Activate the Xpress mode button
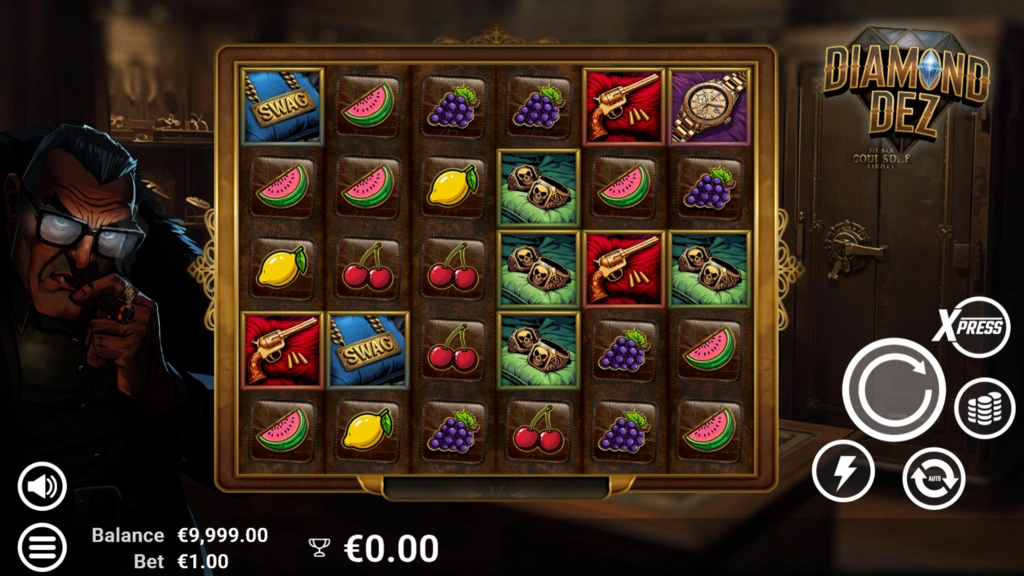Image resolution: width=1024 pixels, height=576 pixels. click(971, 327)
